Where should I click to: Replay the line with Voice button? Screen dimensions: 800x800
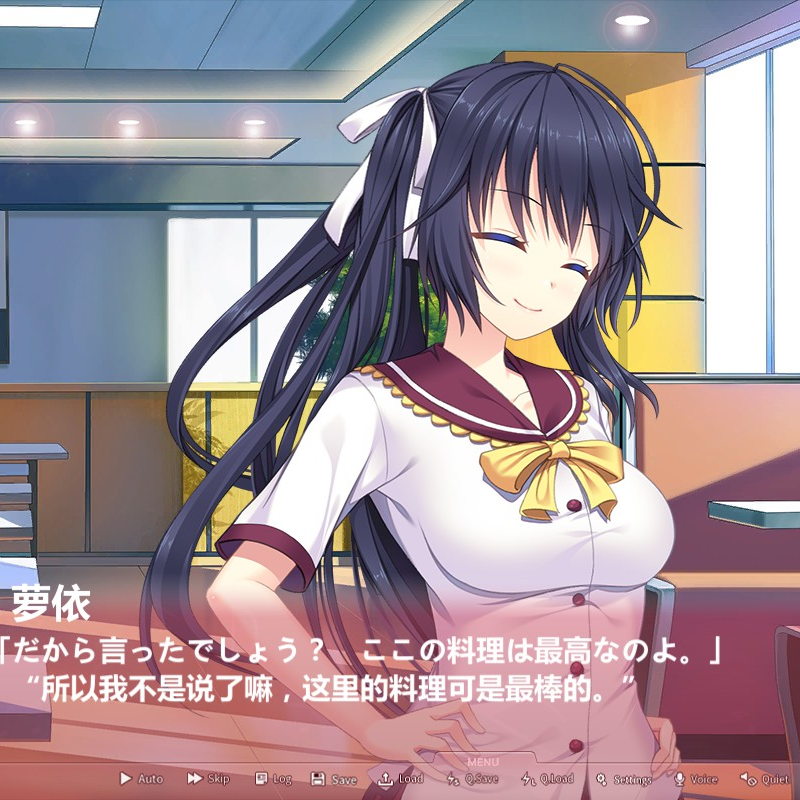pyautogui.click(x=696, y=779)
